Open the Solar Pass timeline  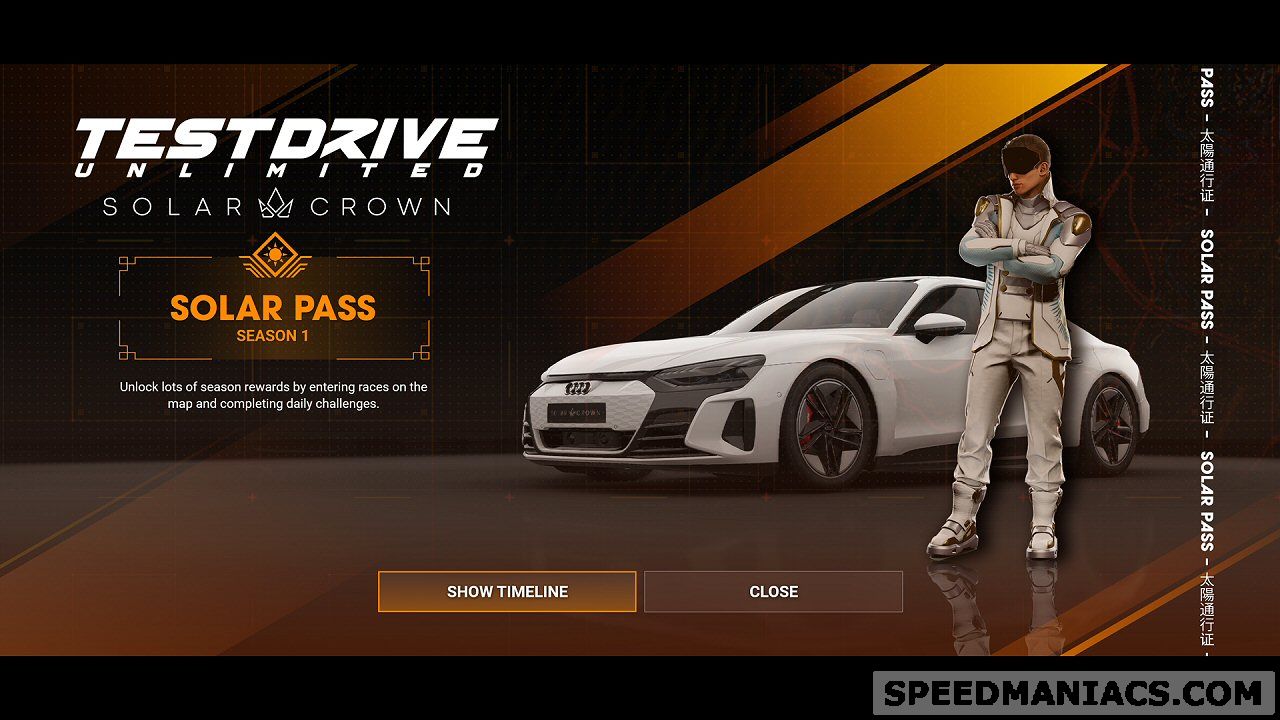(507, 591)
